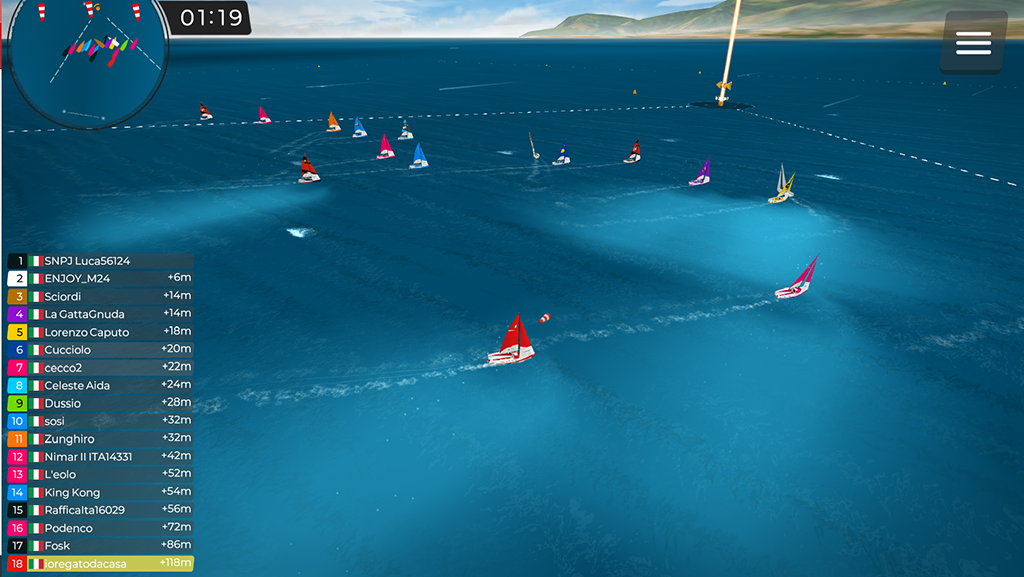Select SNPJ Luca56124 in the leaderboard
Viewport: 1024px width, 577px height.
coord(100,261)
